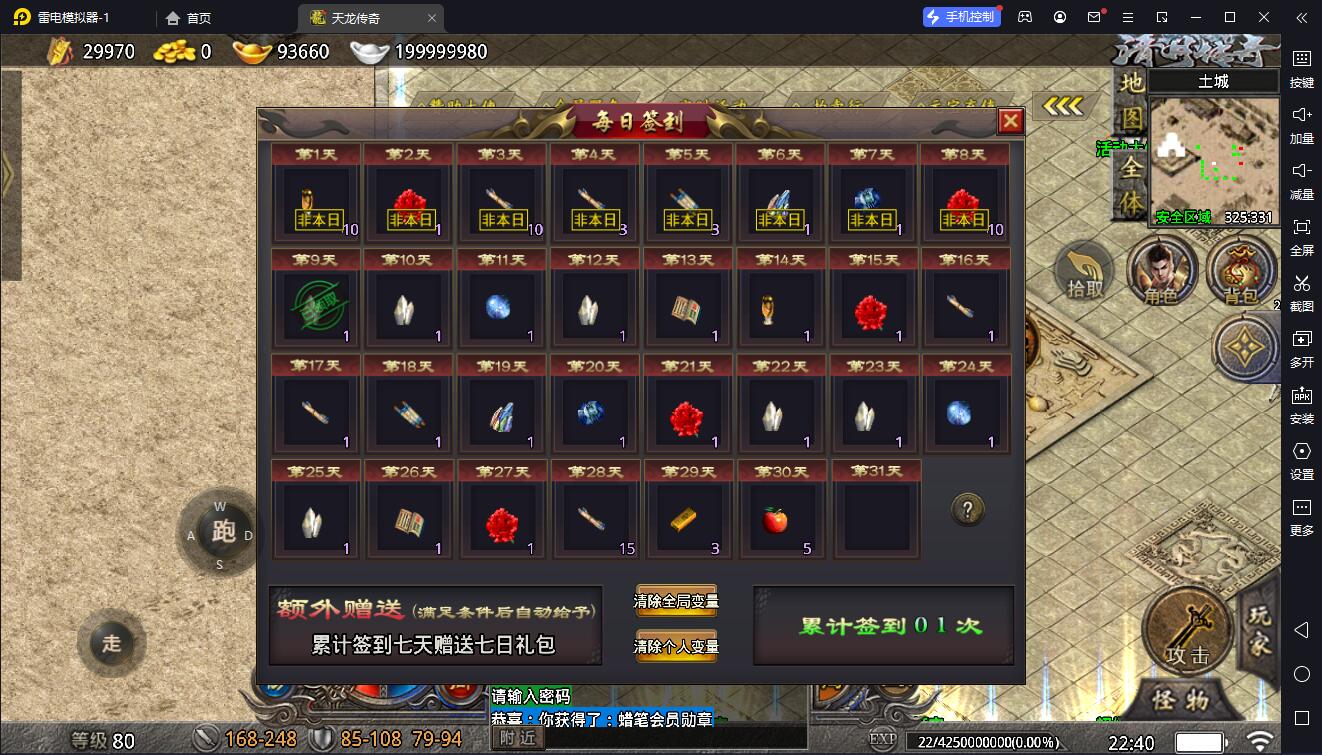Image resolution: width=1322 pixels, height=755 pixels.
Task: Click the emulator's 手机控制 button
Action: [961, 17]
